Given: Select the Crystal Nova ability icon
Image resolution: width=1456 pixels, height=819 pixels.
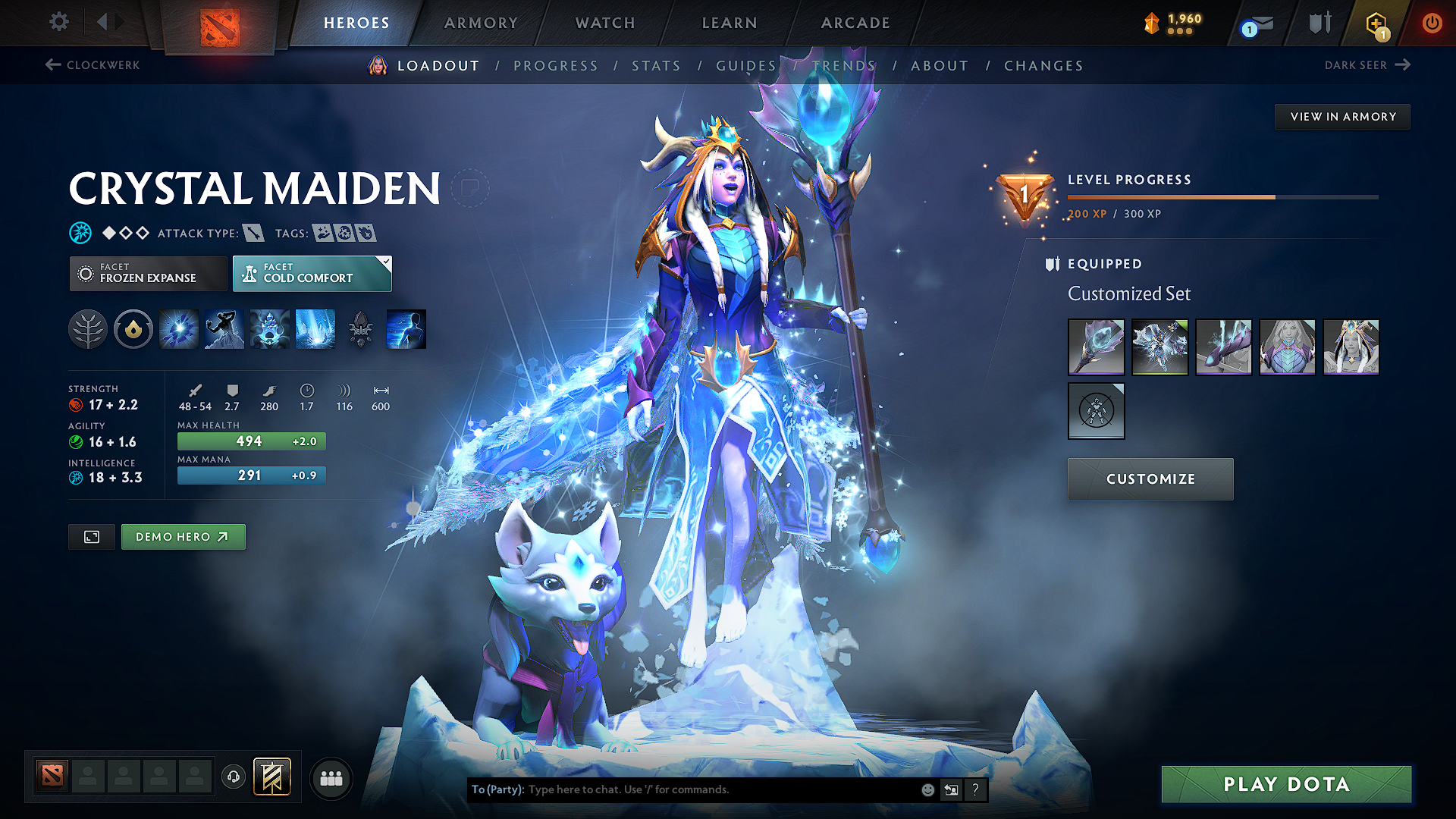Looking at the screenshot, I should tap(178, 329).
